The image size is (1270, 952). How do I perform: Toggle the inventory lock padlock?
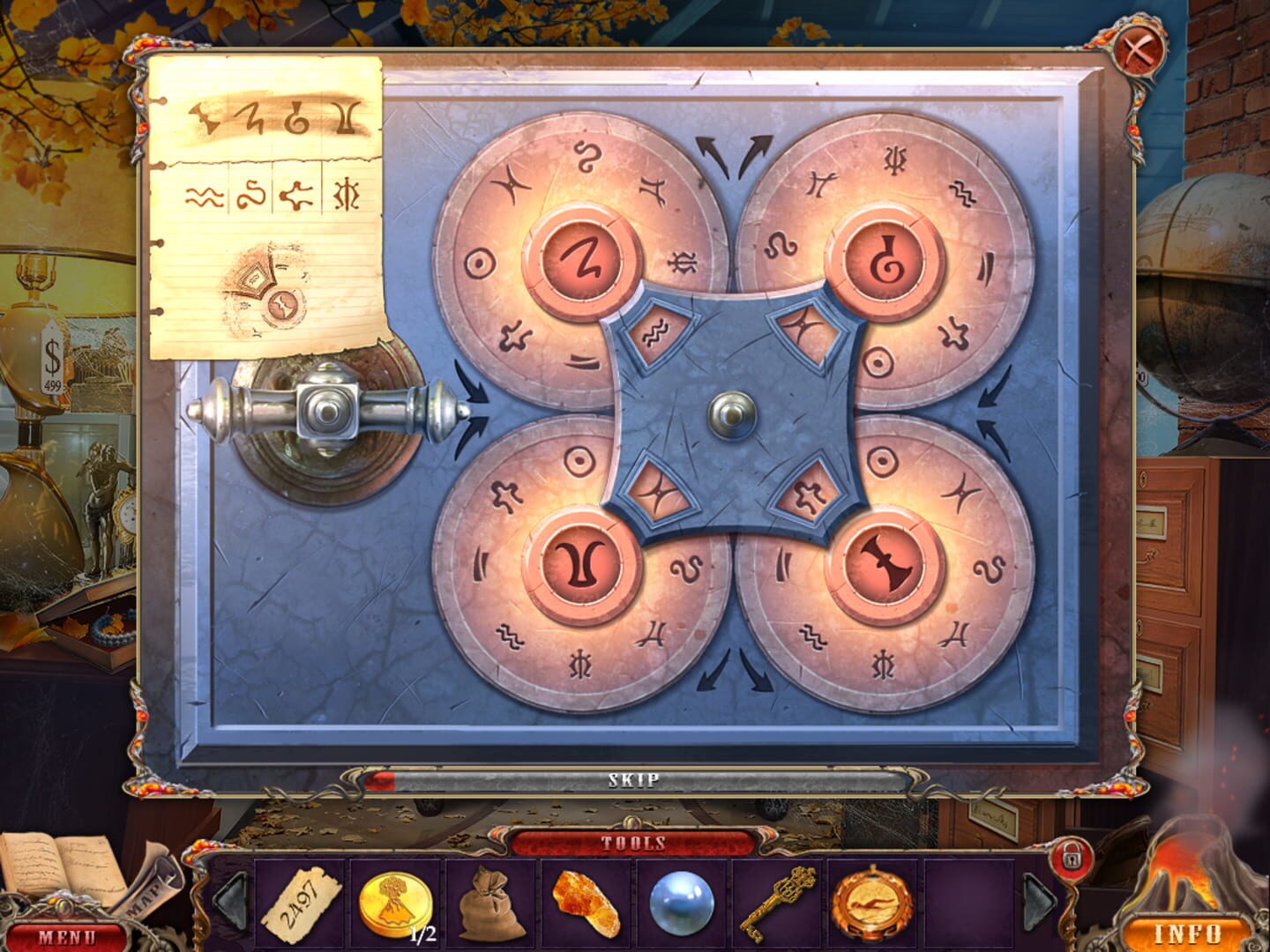tap(1073, 855)
